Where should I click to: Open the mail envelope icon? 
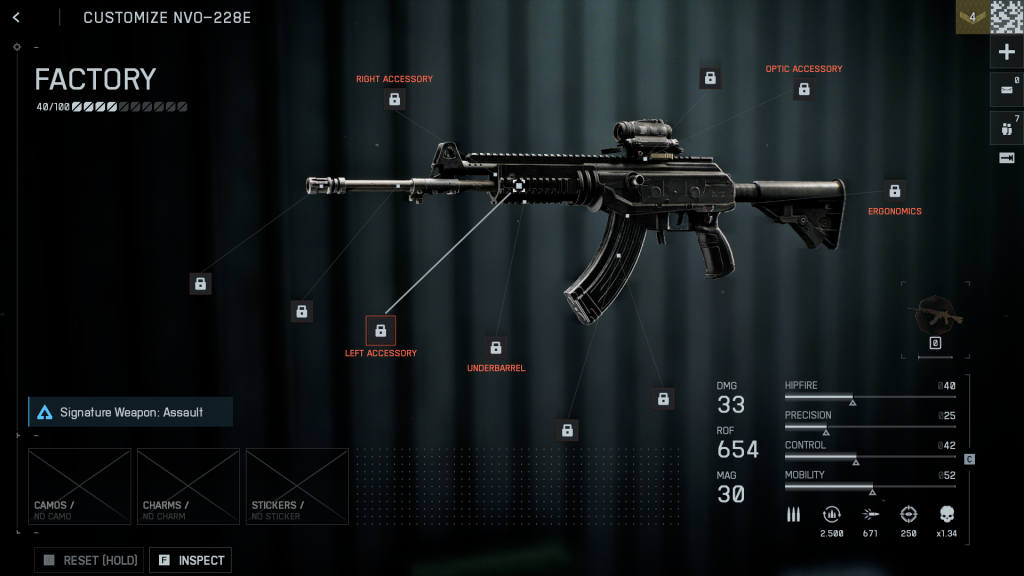[1006, 90]
